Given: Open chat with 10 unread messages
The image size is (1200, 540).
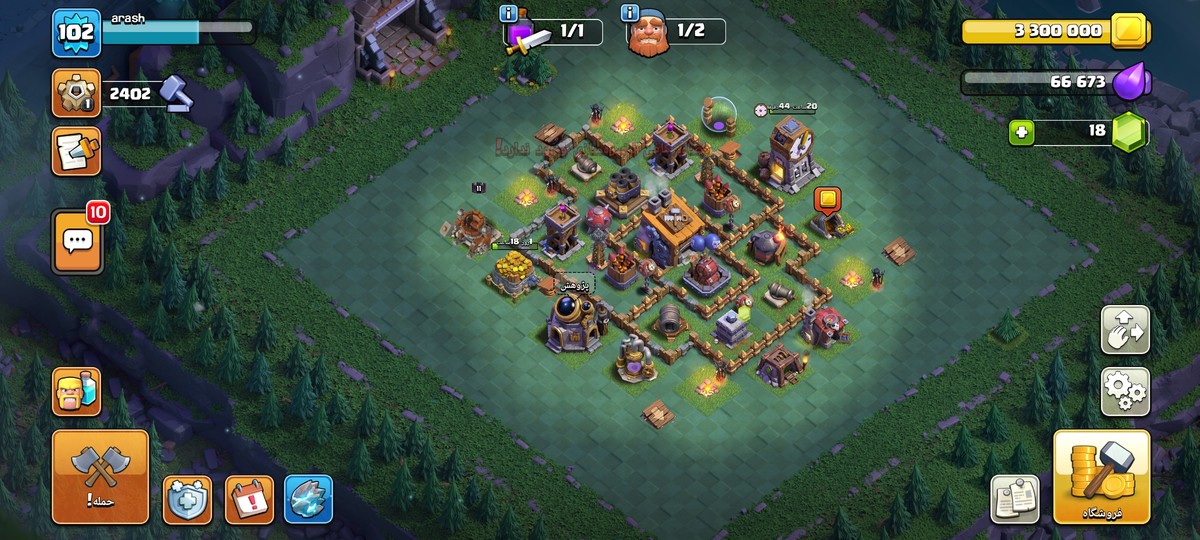Looking at the screenshot, I should click(x=77, y=241).
